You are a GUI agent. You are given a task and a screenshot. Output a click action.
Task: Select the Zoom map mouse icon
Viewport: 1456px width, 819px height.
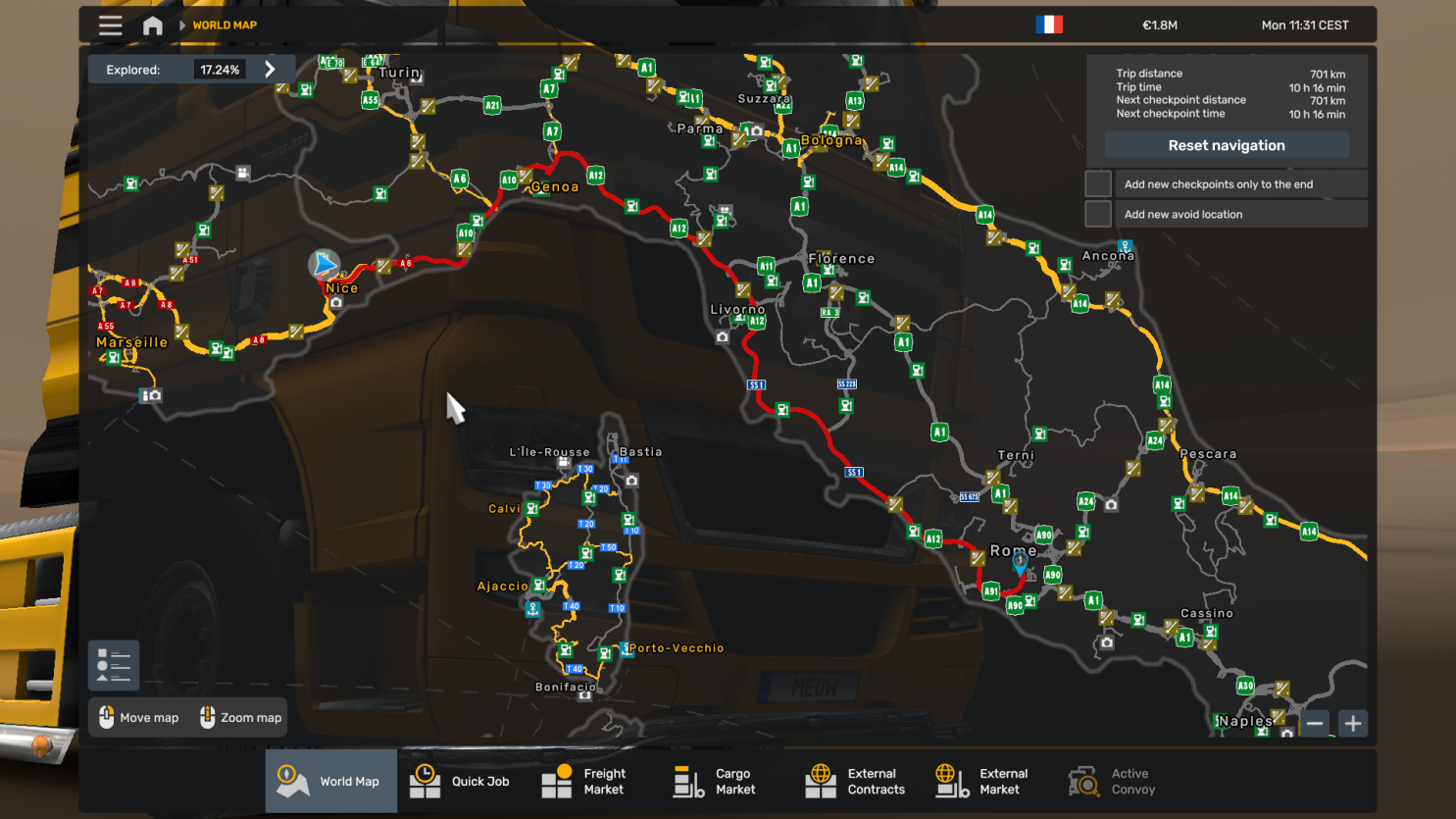(x=207, y=717)
